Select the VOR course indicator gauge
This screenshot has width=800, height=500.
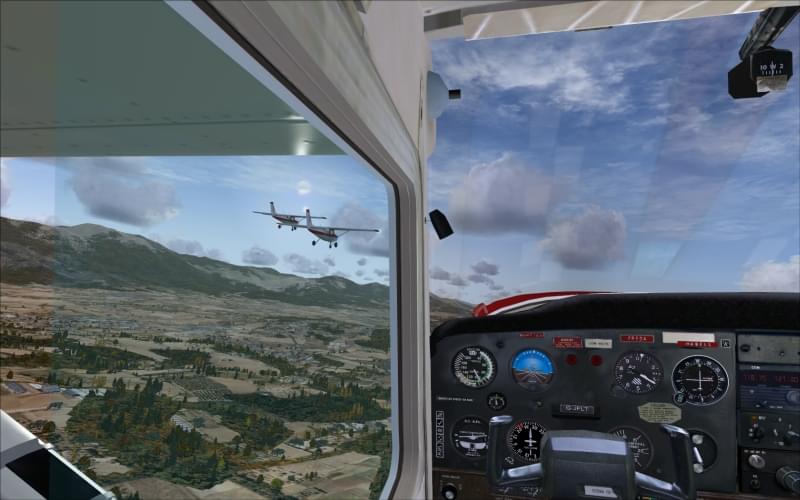[x=700, y=379]
